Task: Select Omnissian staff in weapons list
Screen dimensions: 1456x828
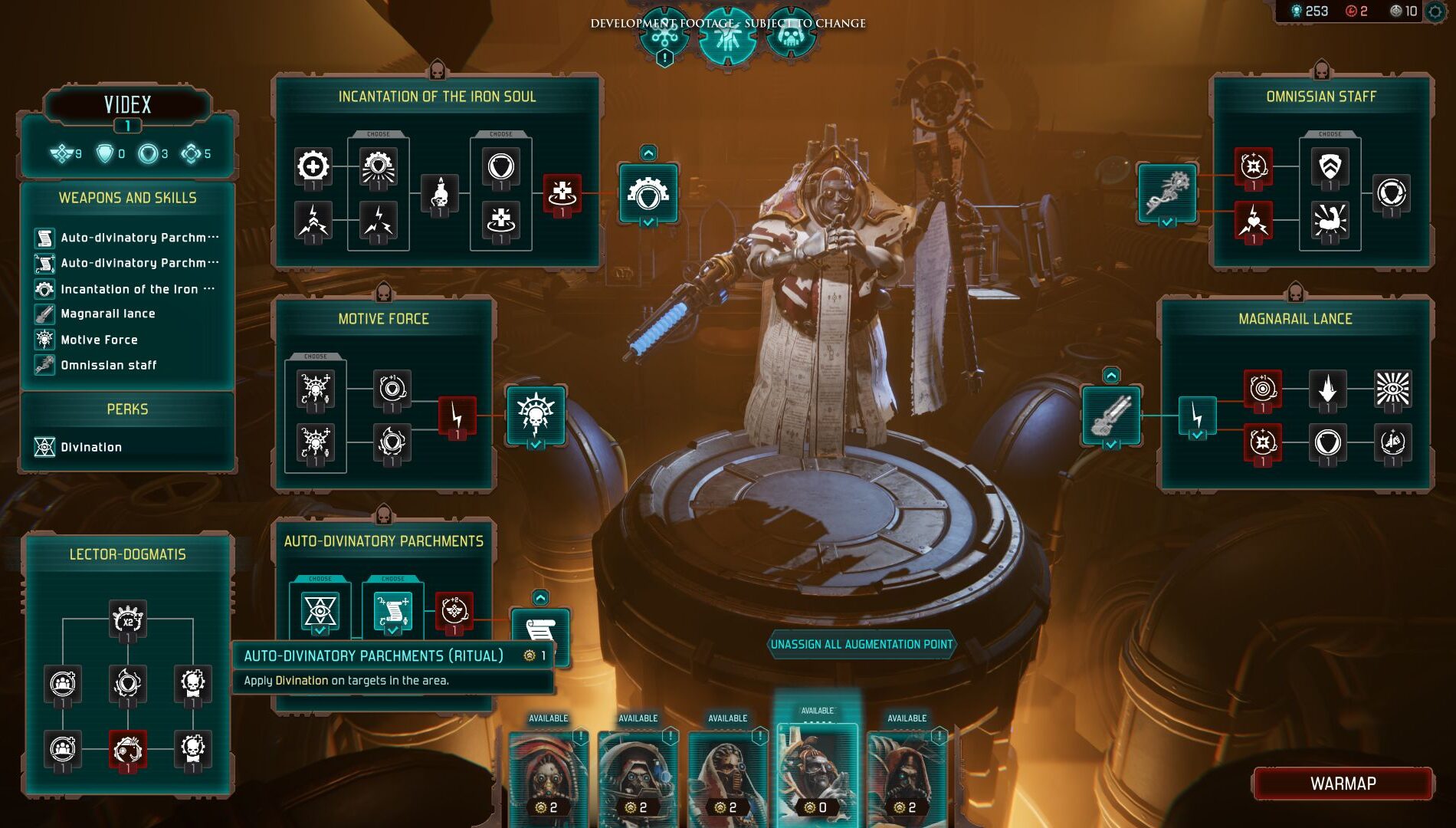Action: [108, 365]
